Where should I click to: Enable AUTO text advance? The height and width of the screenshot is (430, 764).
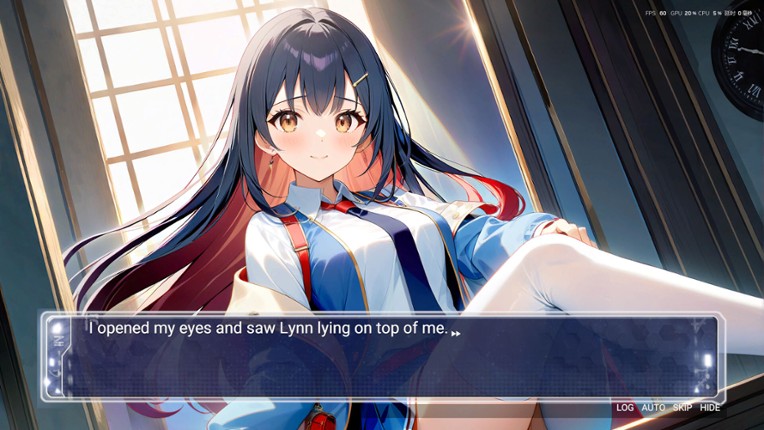click(653, 408)
